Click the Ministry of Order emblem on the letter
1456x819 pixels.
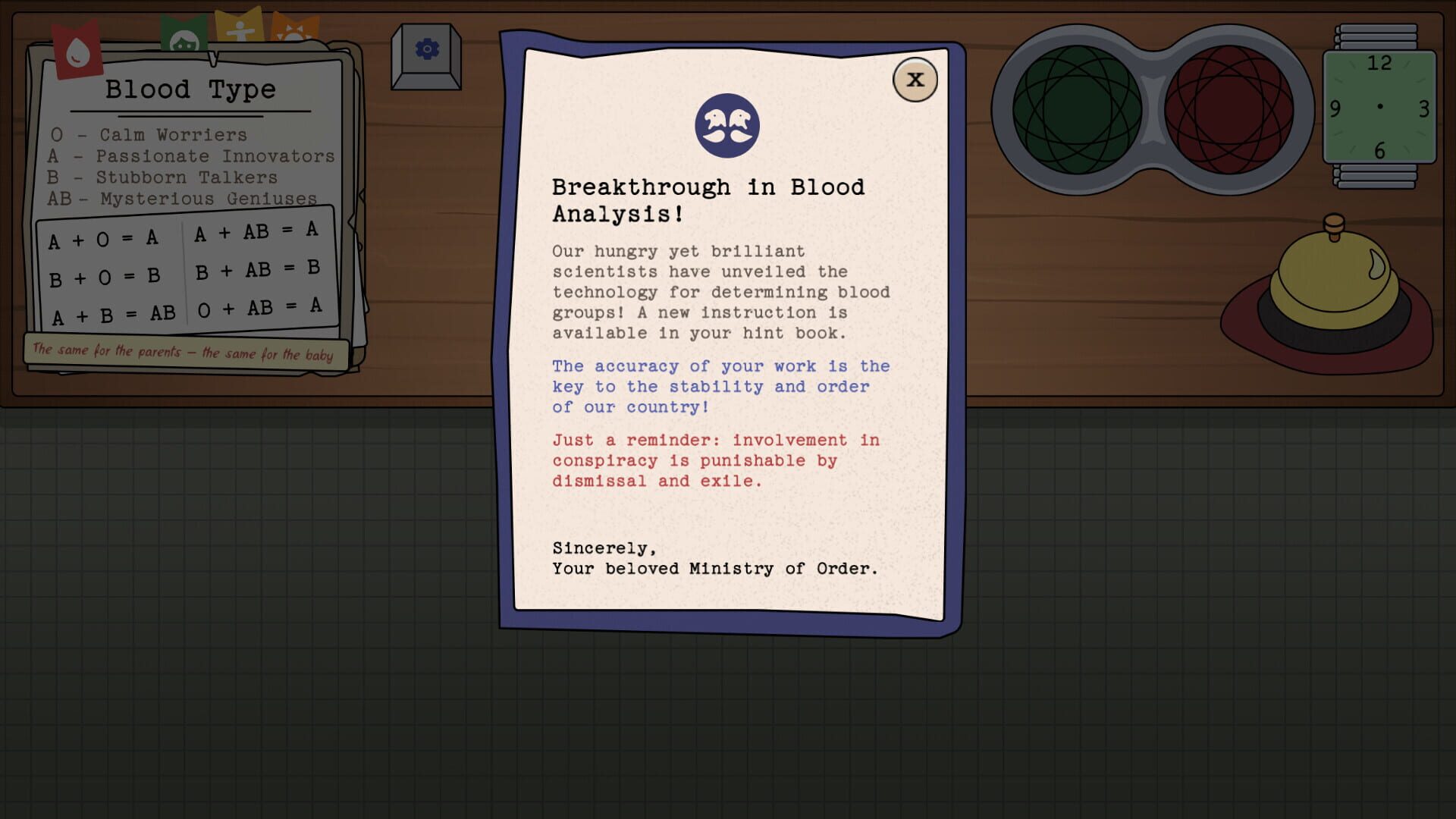pos(726,126)
